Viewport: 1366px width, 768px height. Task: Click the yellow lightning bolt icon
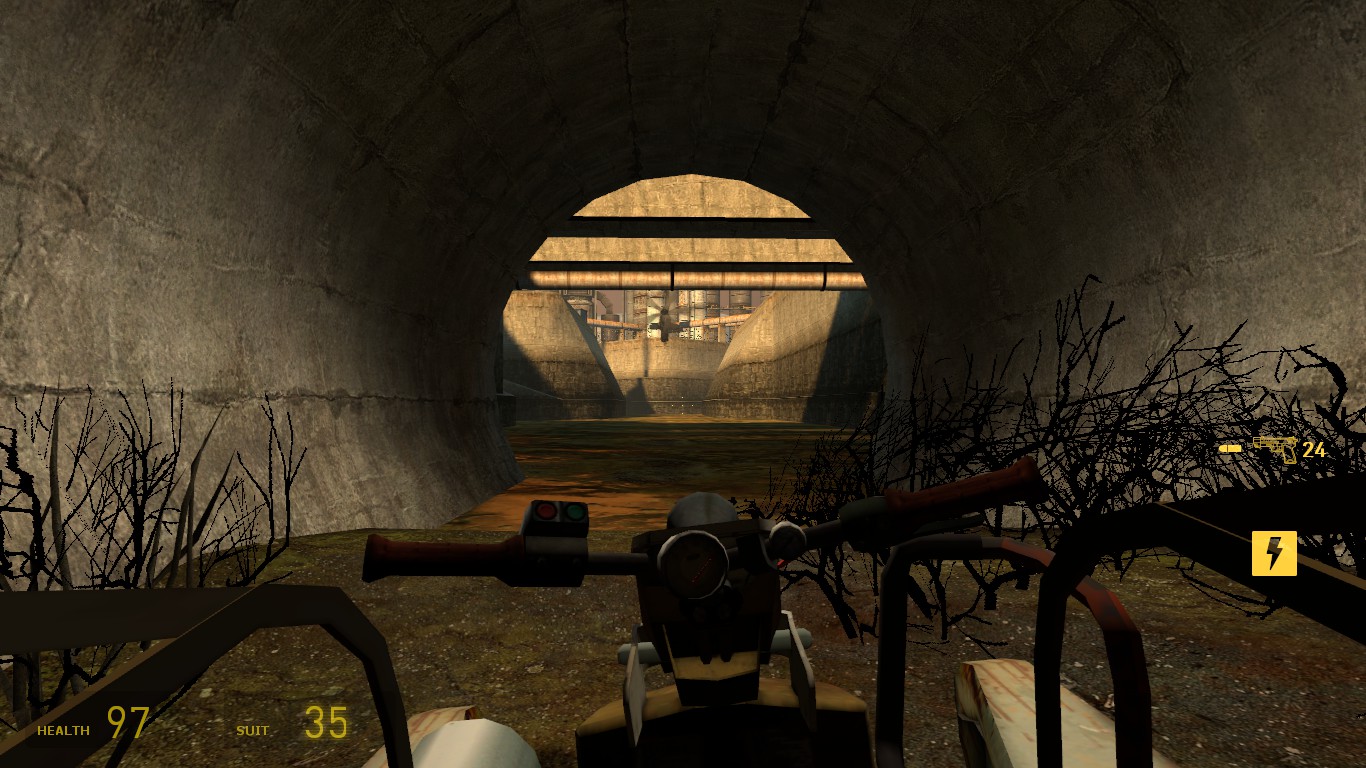(1274, 554)
